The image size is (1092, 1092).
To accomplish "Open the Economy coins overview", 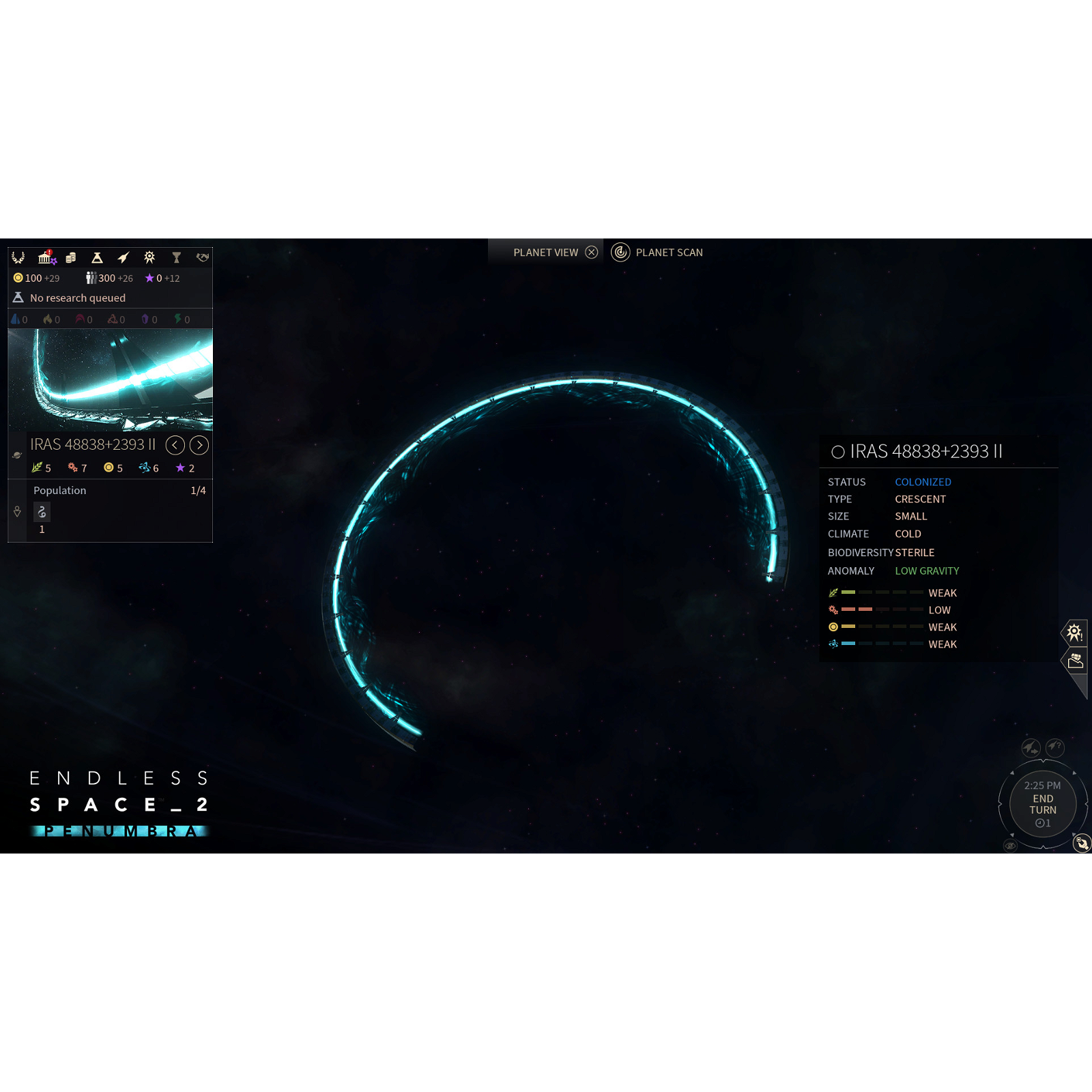I will 71,257.
